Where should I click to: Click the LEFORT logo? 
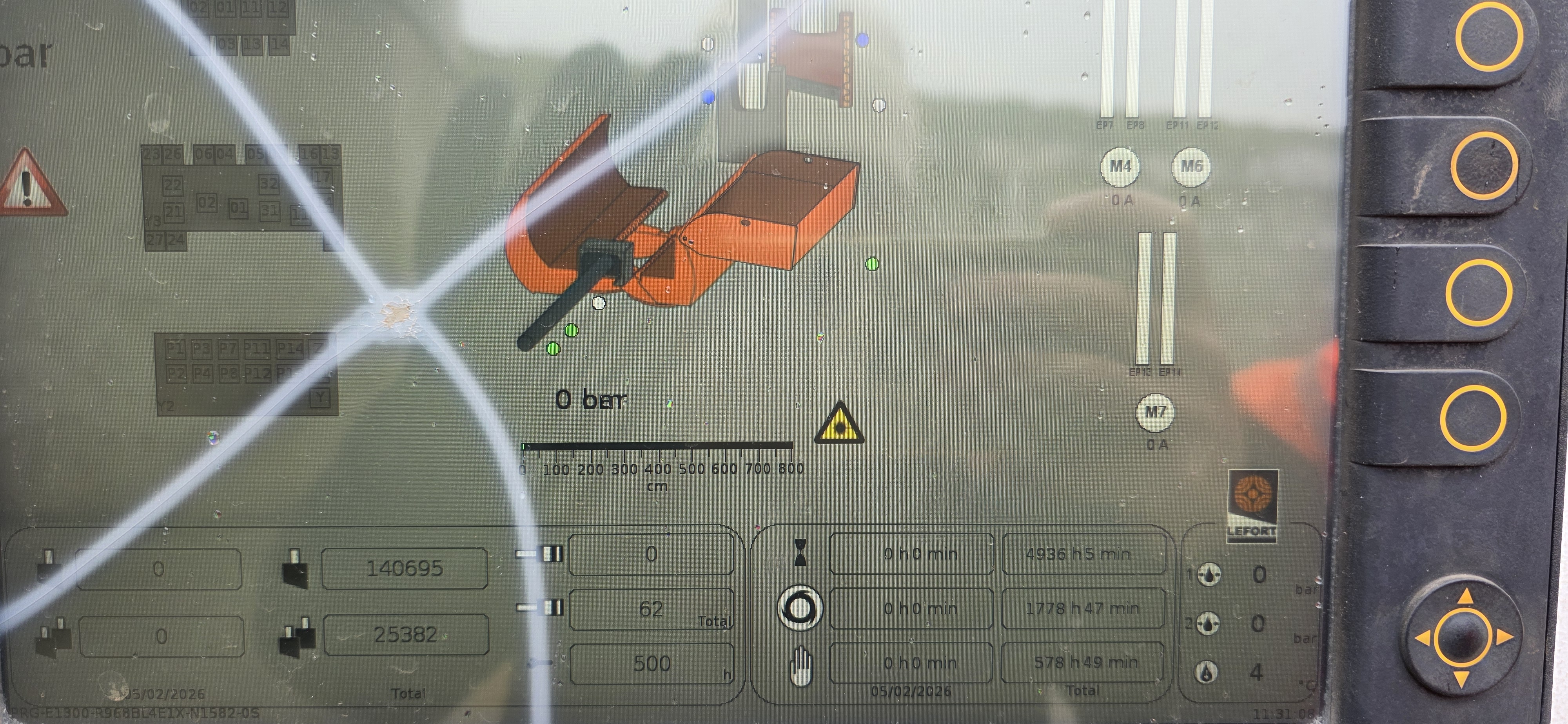[1252, 505]
